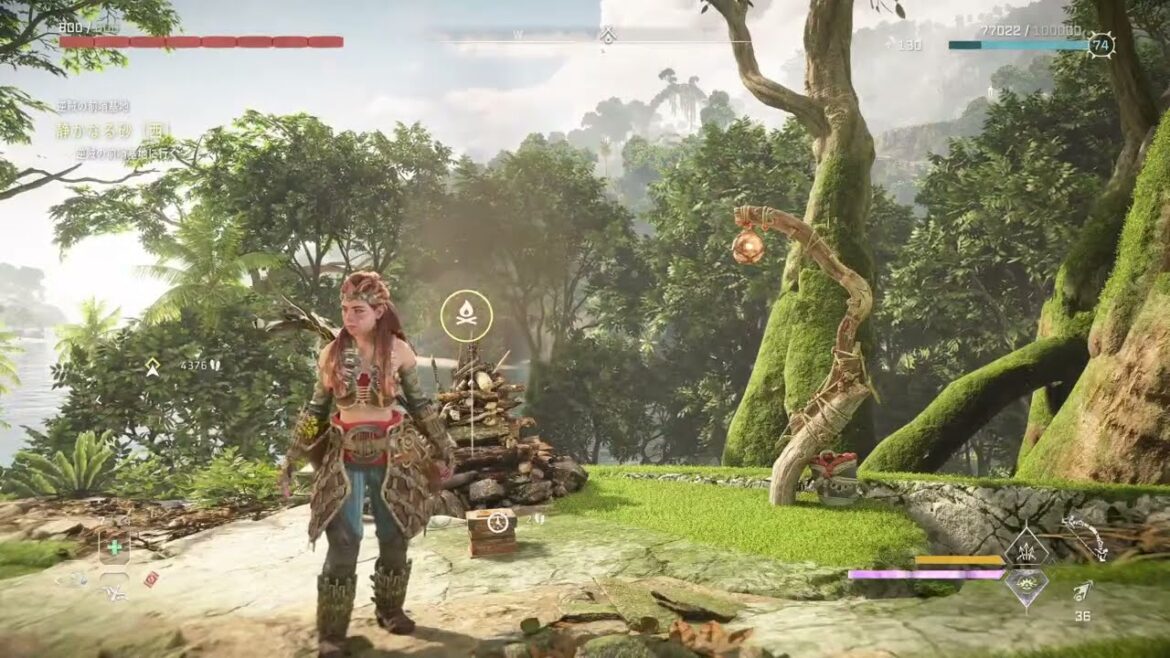Click the level 74 badge
1170x658 pixels.
pyautogui.click(x=1101, y=45)
